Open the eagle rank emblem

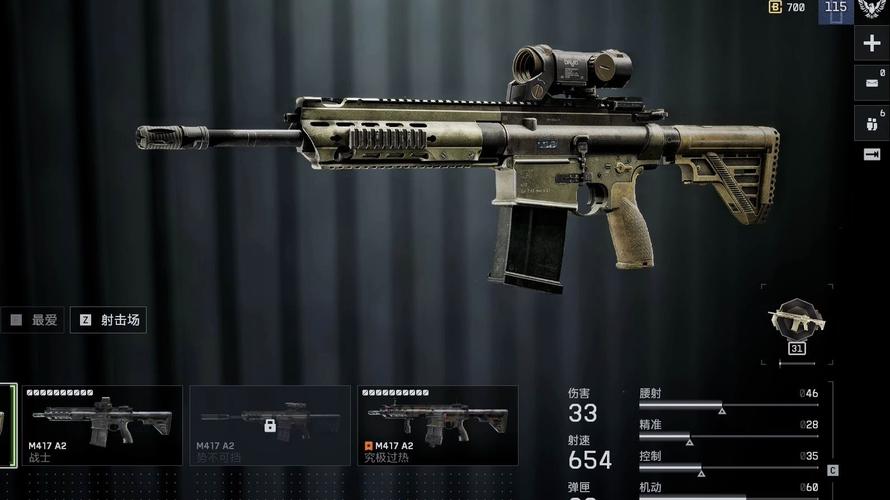[x=872, y=9]
